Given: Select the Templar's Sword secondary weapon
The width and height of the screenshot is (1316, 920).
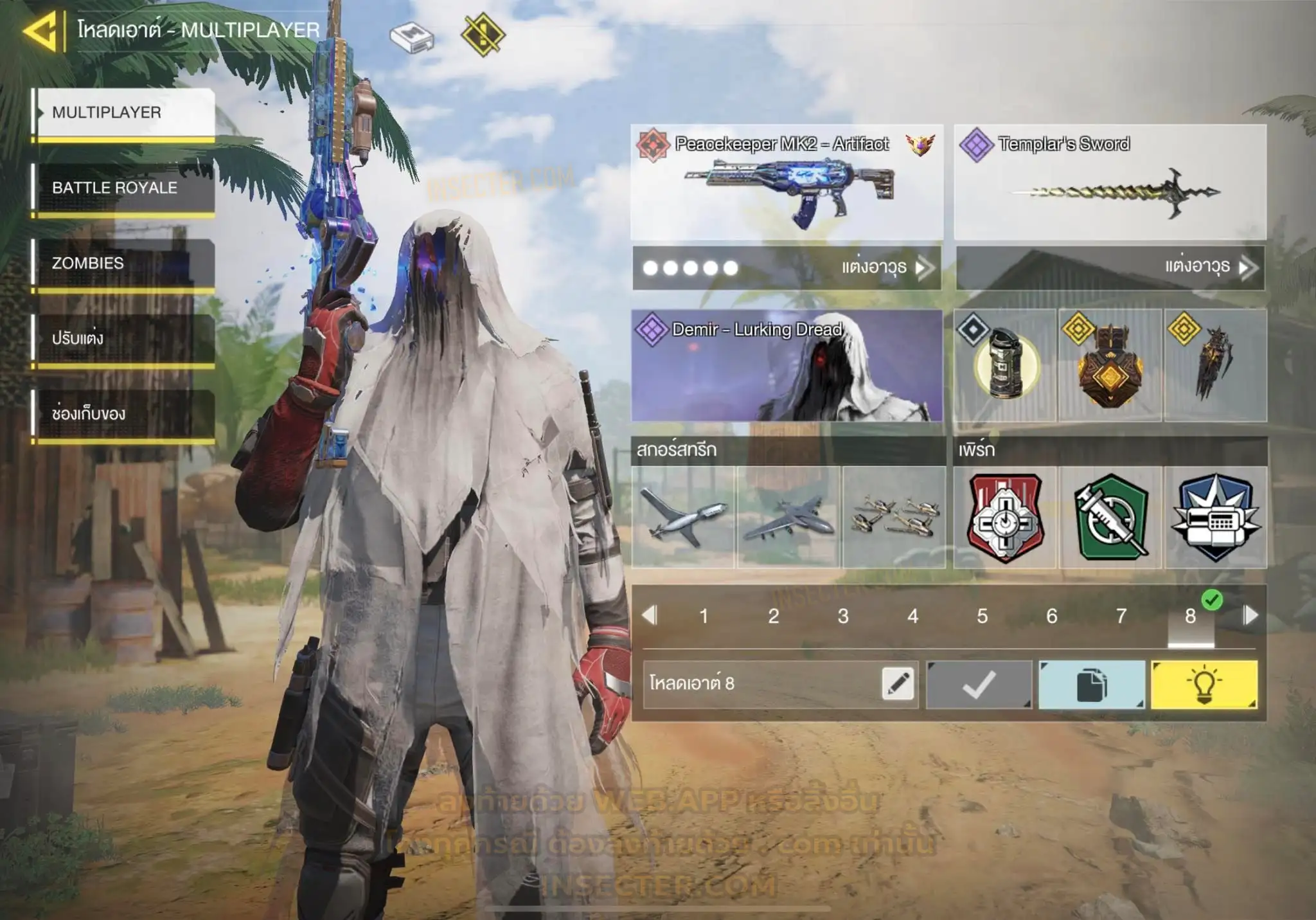Looking at the screenshot, I should (1110, 183).
